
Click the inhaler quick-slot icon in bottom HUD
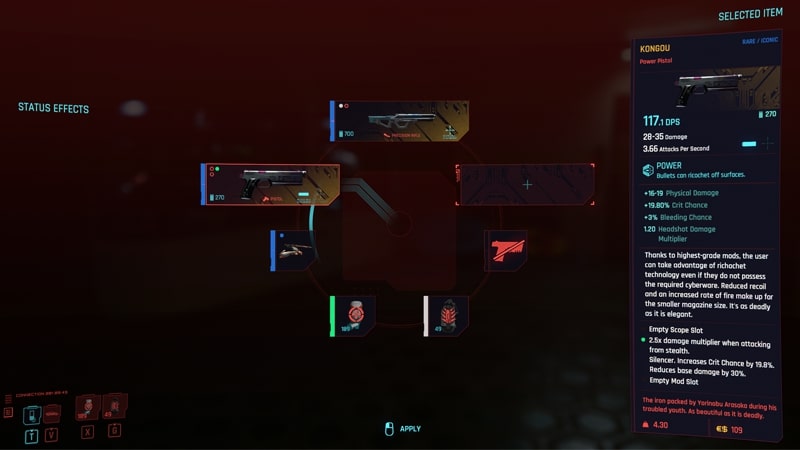click(x=87, y=406)
